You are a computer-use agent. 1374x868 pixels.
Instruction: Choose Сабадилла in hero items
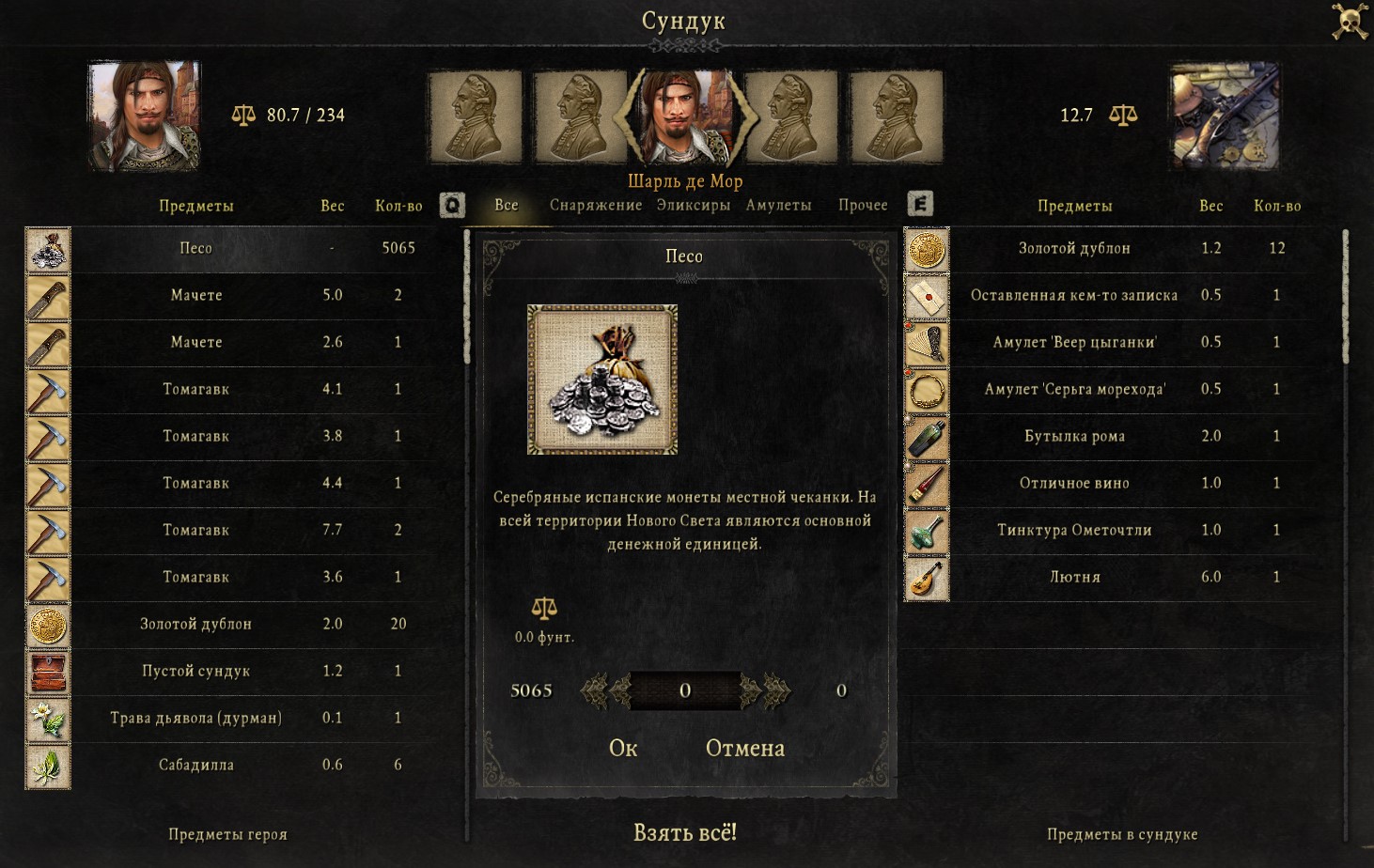click(x=195, y=765)
